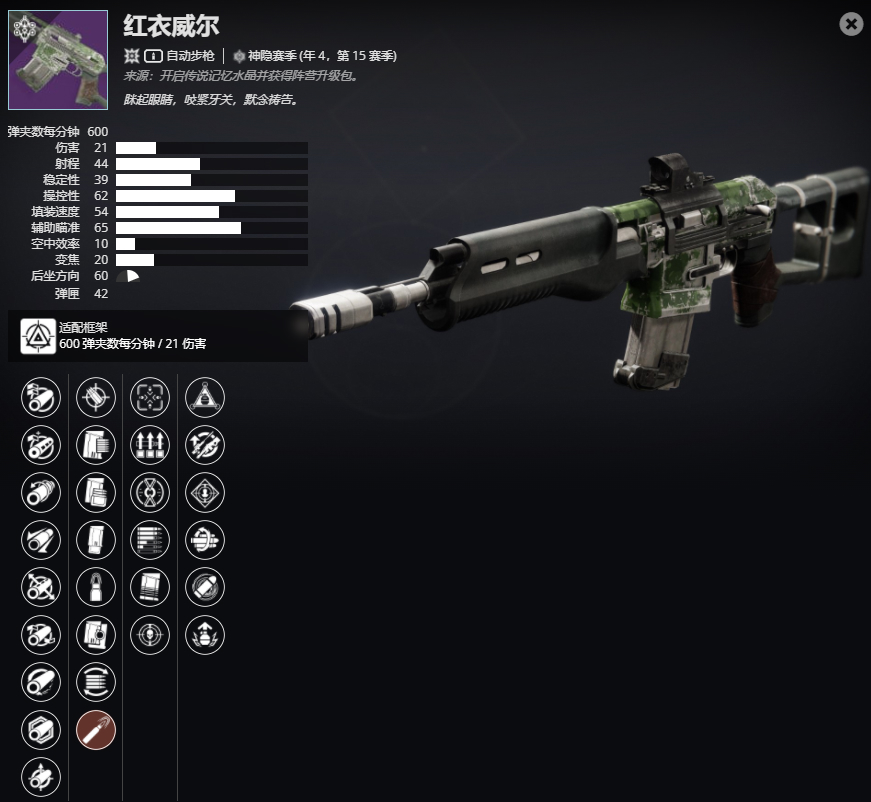Pick the diamond-shaped trait perk
The width and height of the screenshot is (871, 802).
(205, 492)
